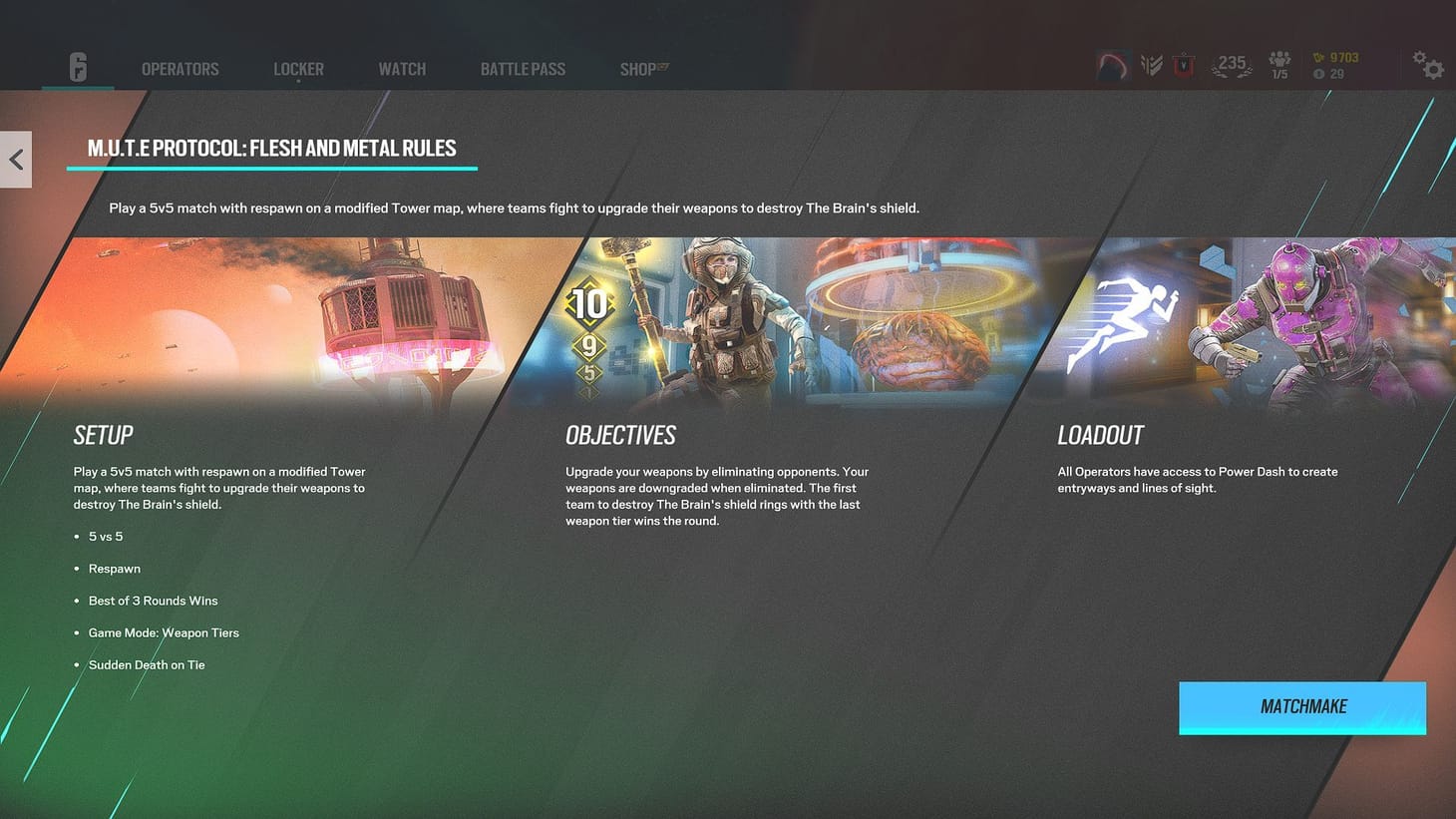Check the level 235 laurel badge
Image resolution: width=1456 pixels, height=819 pixels.
point(1232,64)
